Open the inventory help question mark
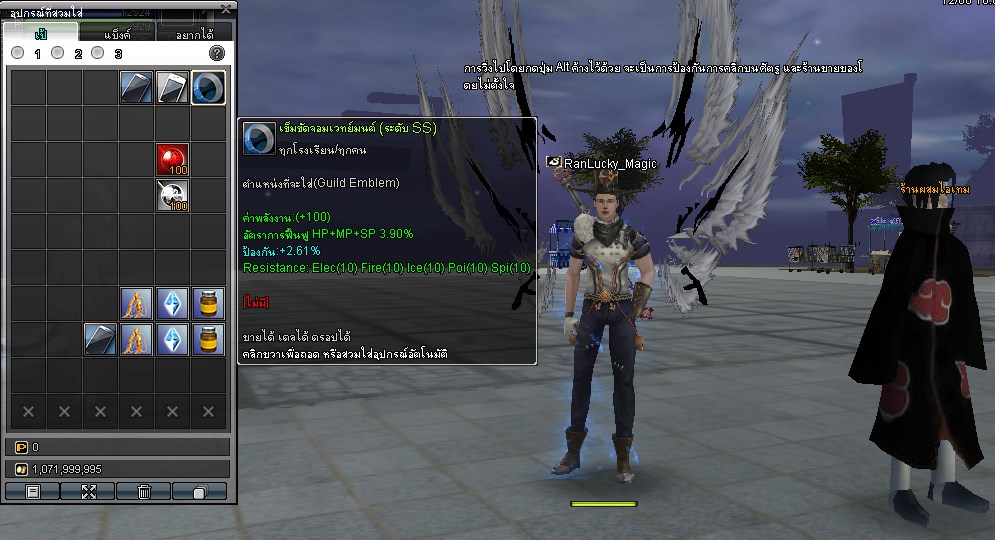The width and height of the screenshot is (995, 540). point(216,53)
